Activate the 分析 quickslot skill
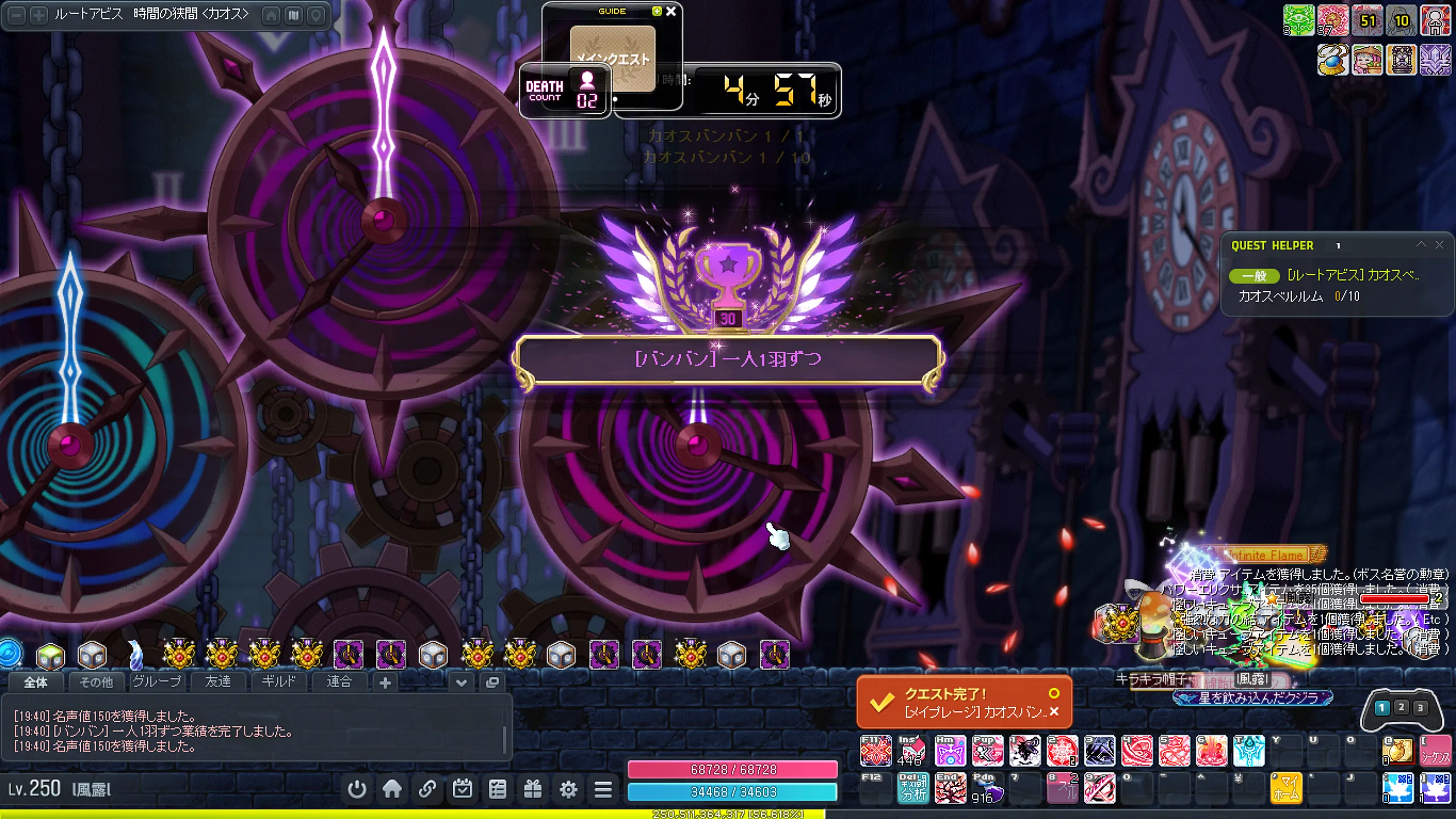The image size is (1456, 819). pyautogui.click(x=913, y=788)
